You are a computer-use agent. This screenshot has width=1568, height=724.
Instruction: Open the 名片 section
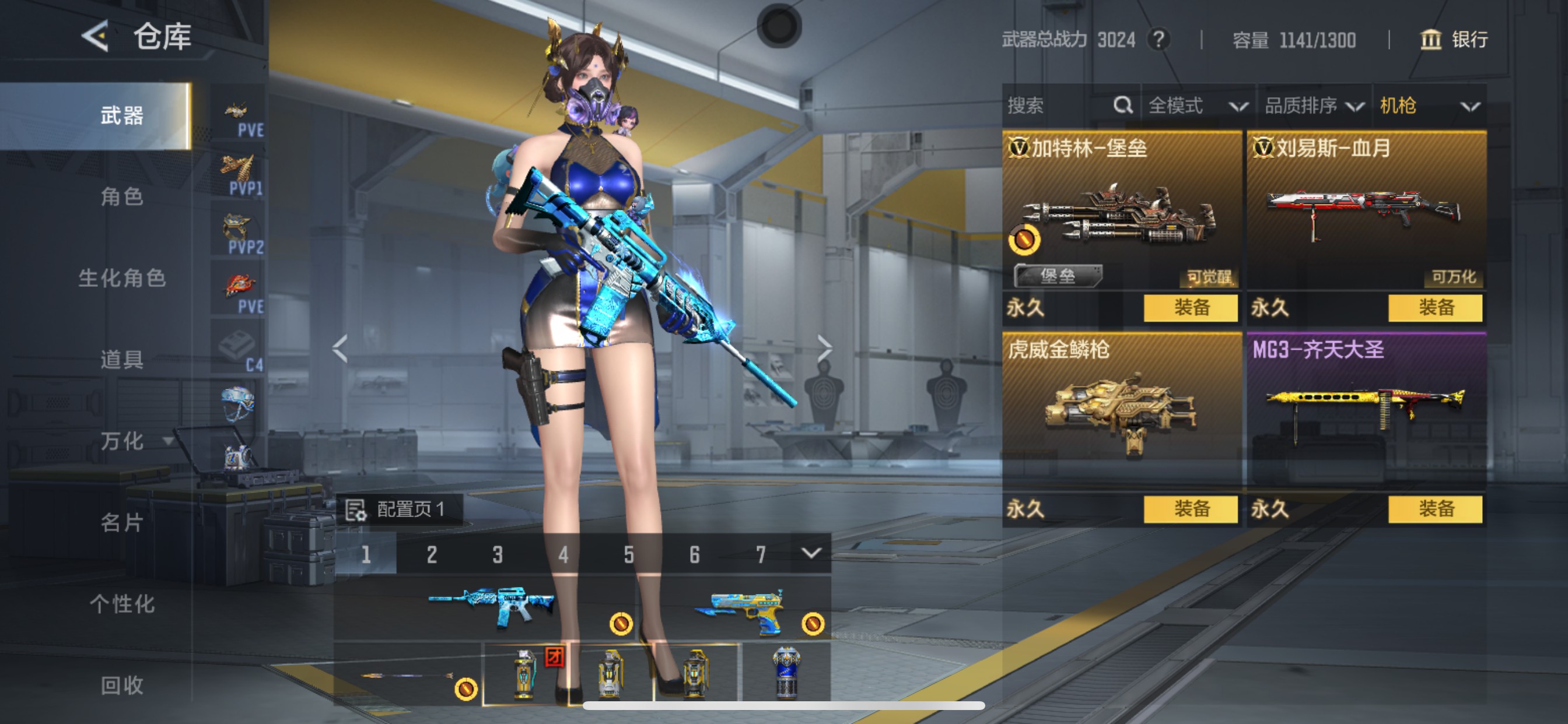pos(122,522)
